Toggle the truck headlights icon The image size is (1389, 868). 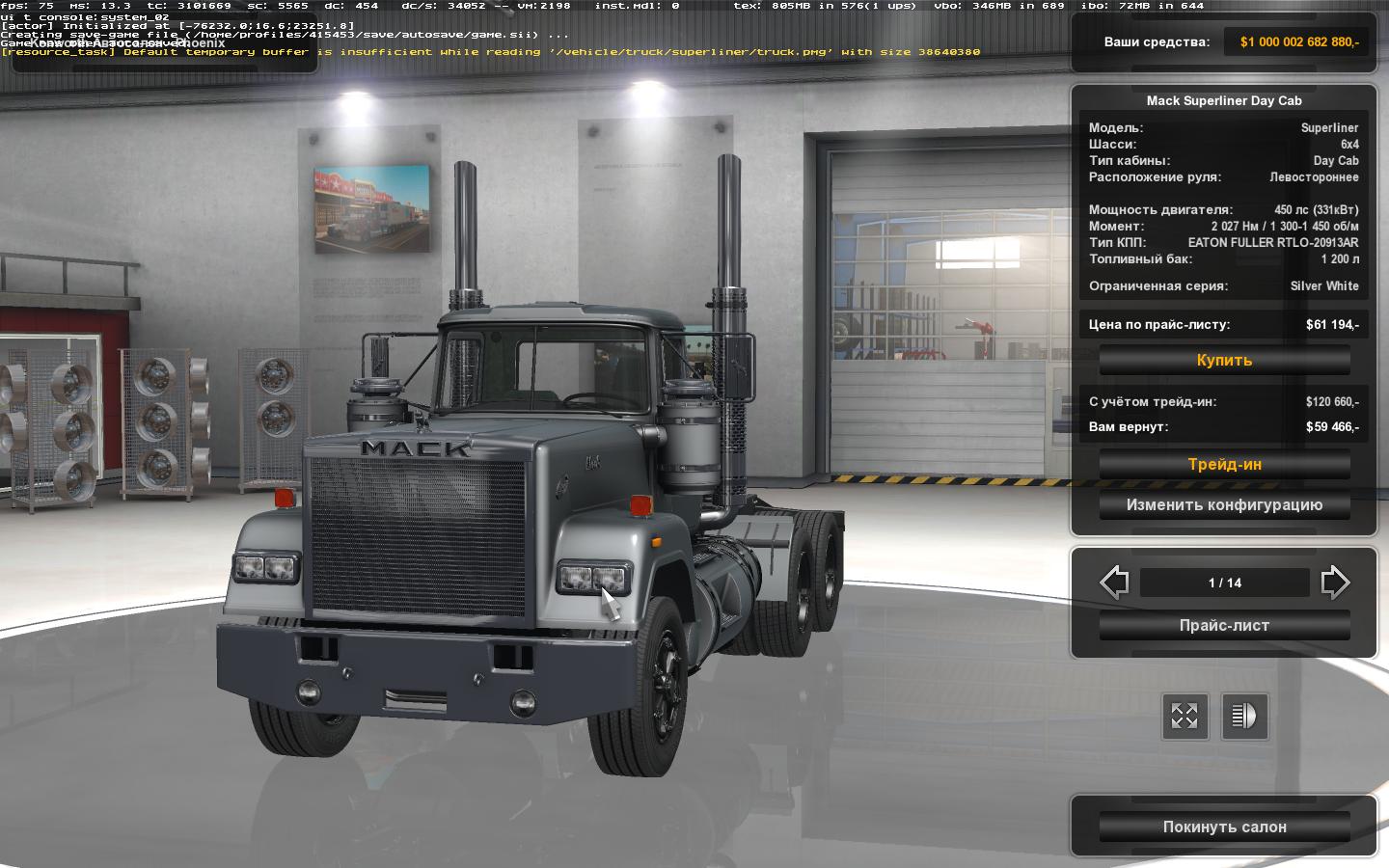tap(1244, 717)
